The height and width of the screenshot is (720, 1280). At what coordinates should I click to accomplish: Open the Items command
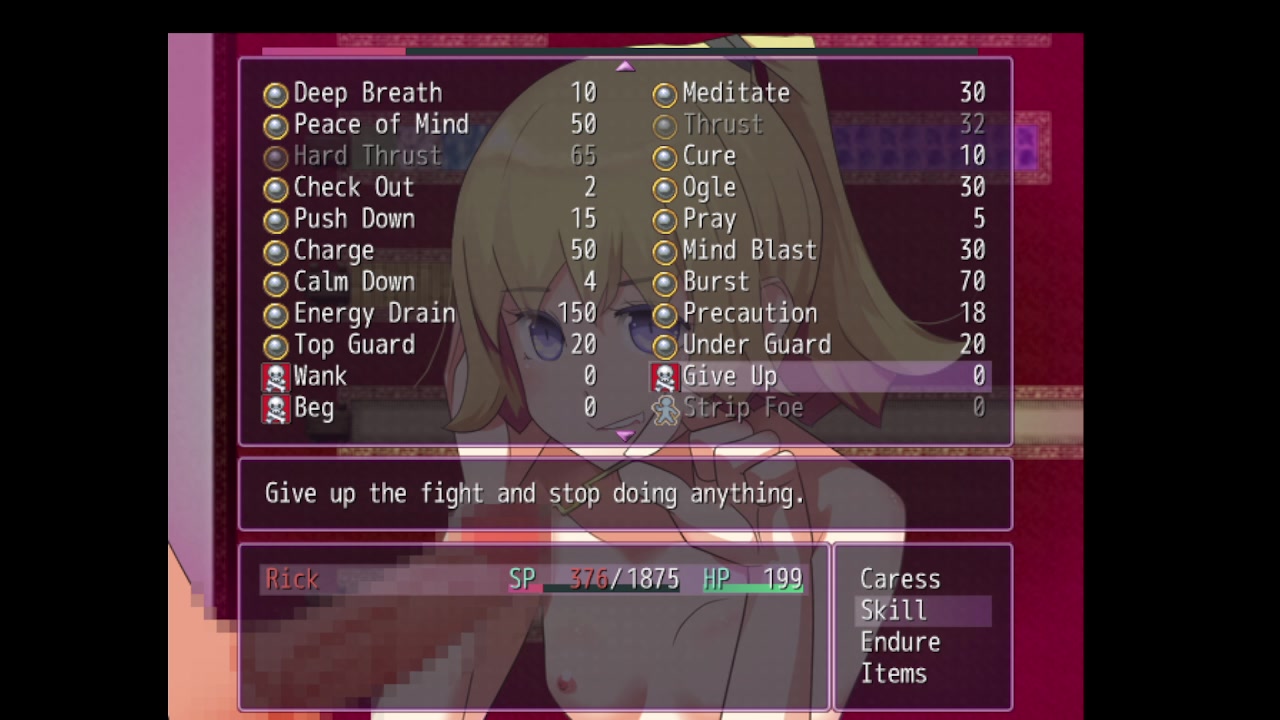pos(893,674)
